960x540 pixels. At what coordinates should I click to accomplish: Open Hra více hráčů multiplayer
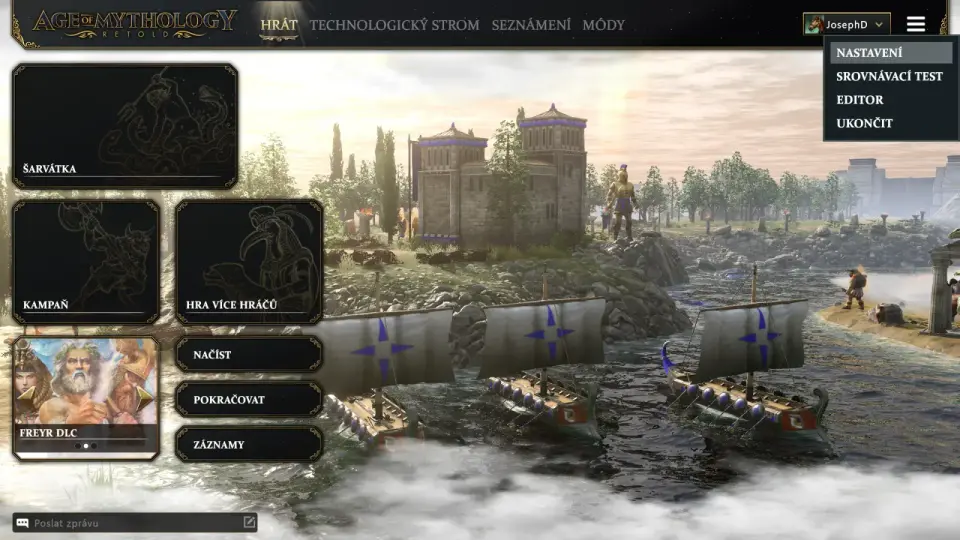[249, 261]
